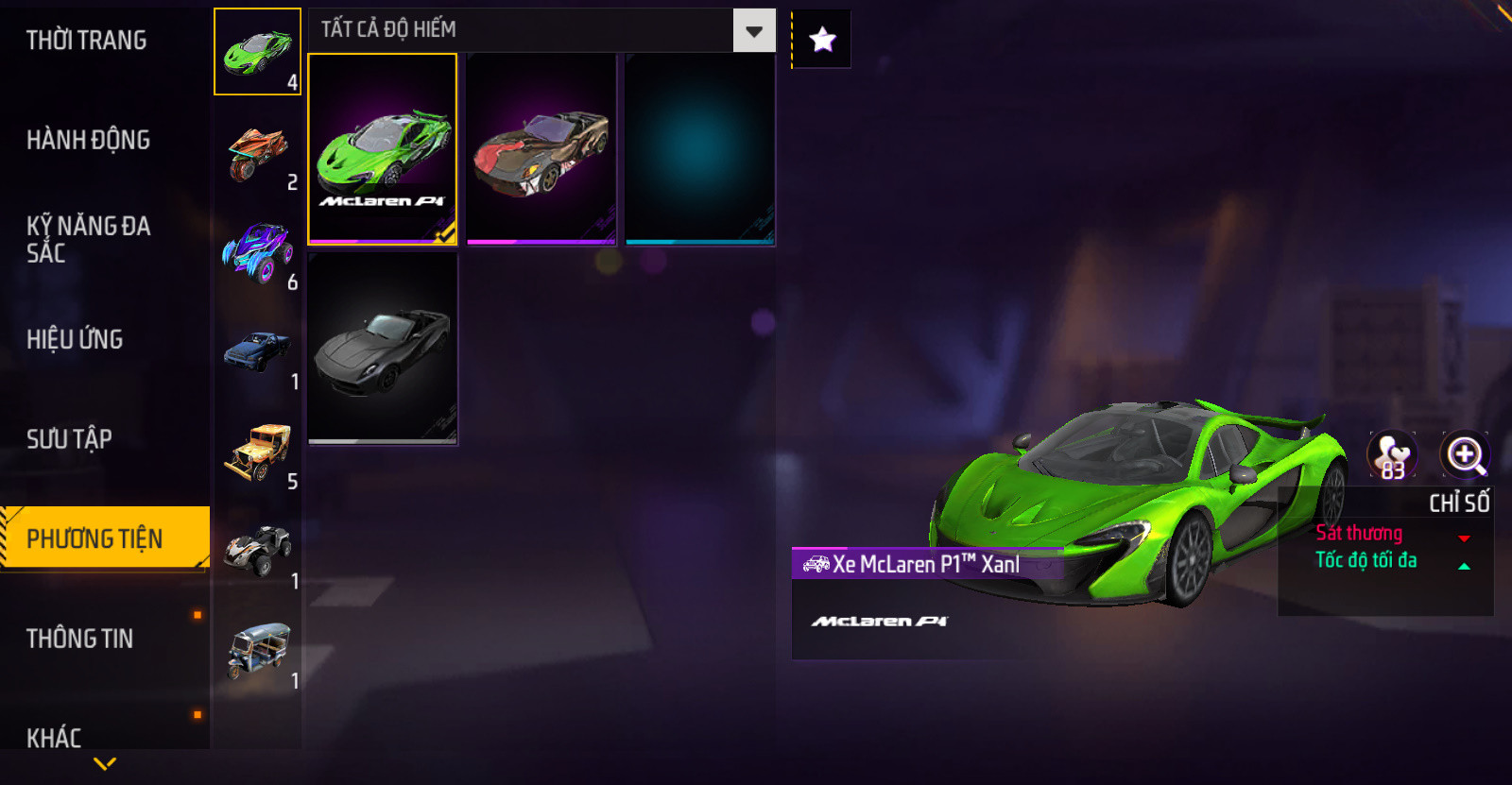Open the Thông Tin section
Screen dimensions: 1512x785
click(80, 639)
